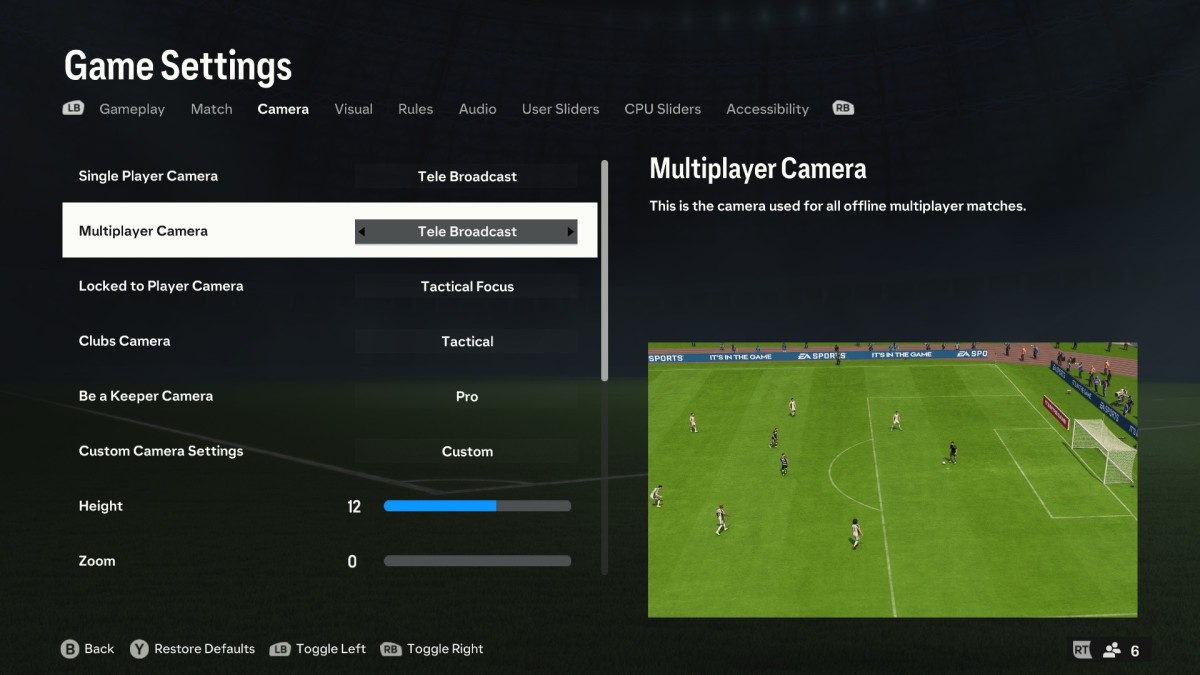Switch to the Gameplay tab
Viewport: 1200px width, 675px height.
pos(132,109)
